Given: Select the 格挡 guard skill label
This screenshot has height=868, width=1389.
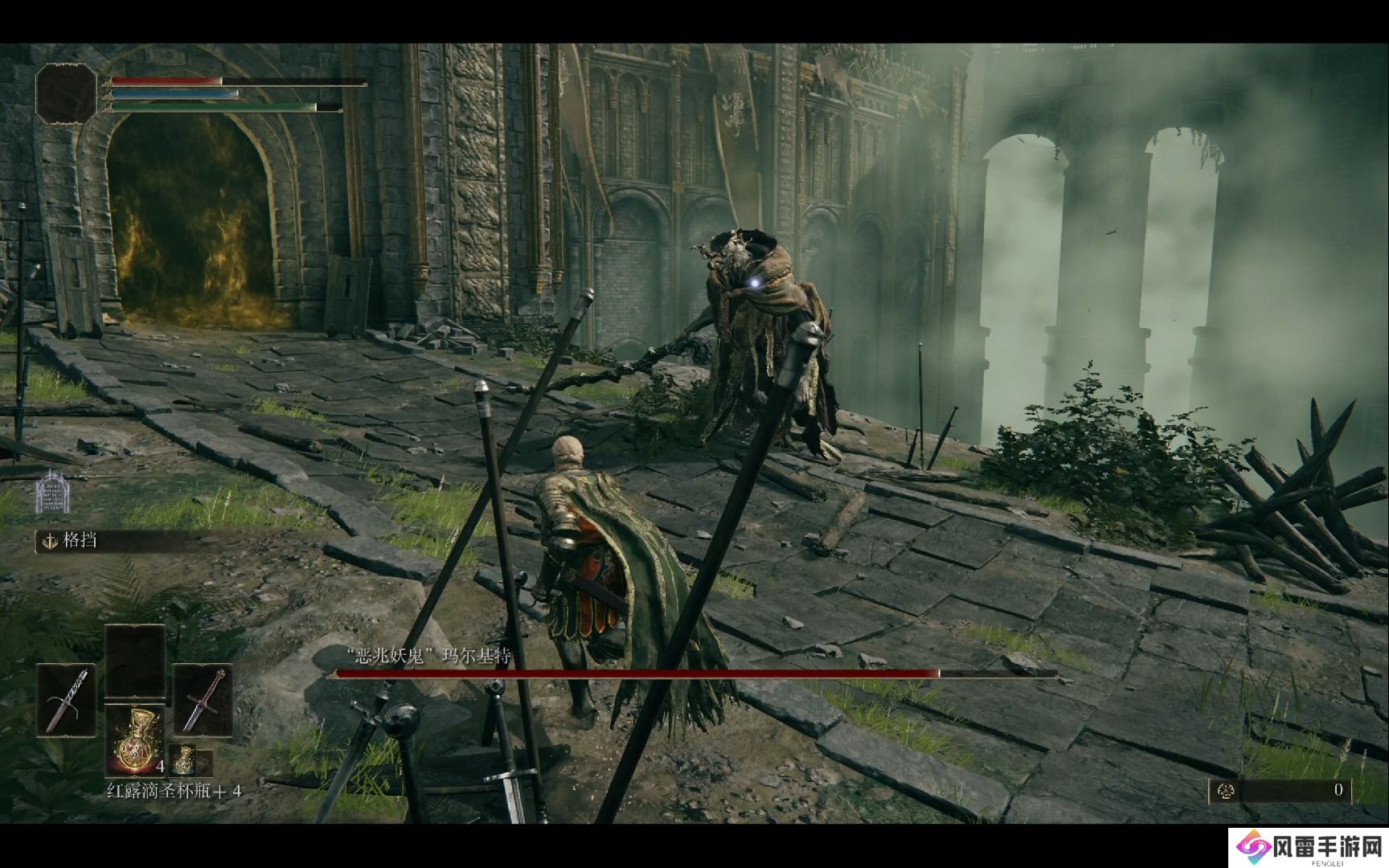Looking at the screenshot, I should pos(80,540).
